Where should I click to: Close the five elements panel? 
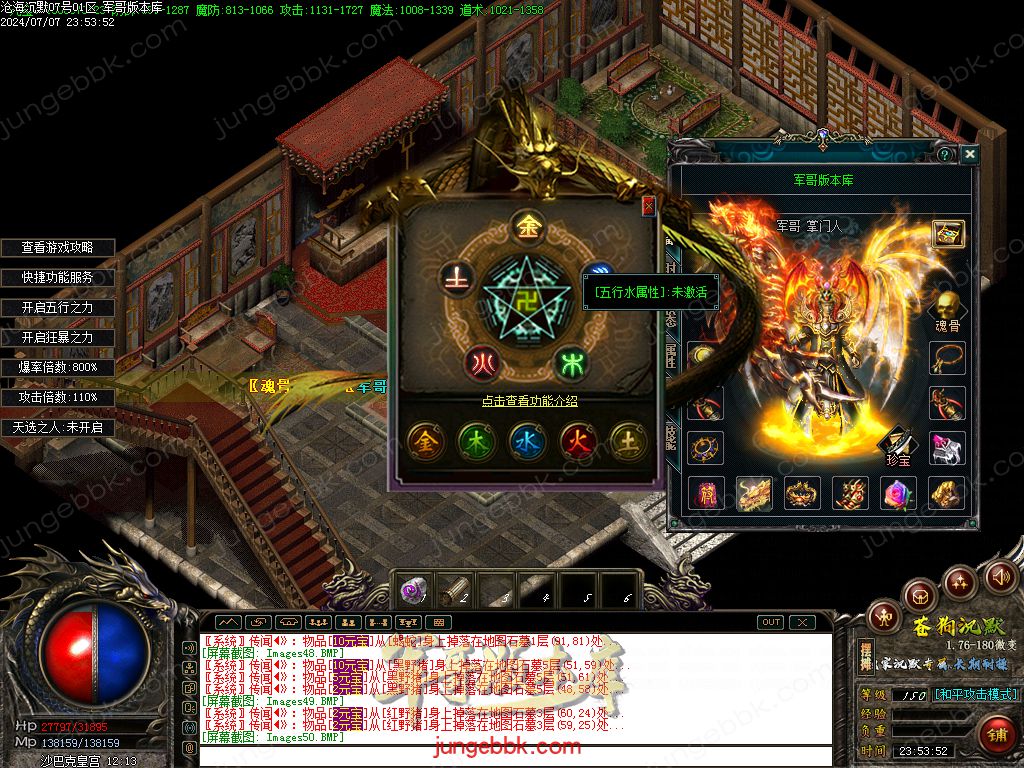point(648,206)
